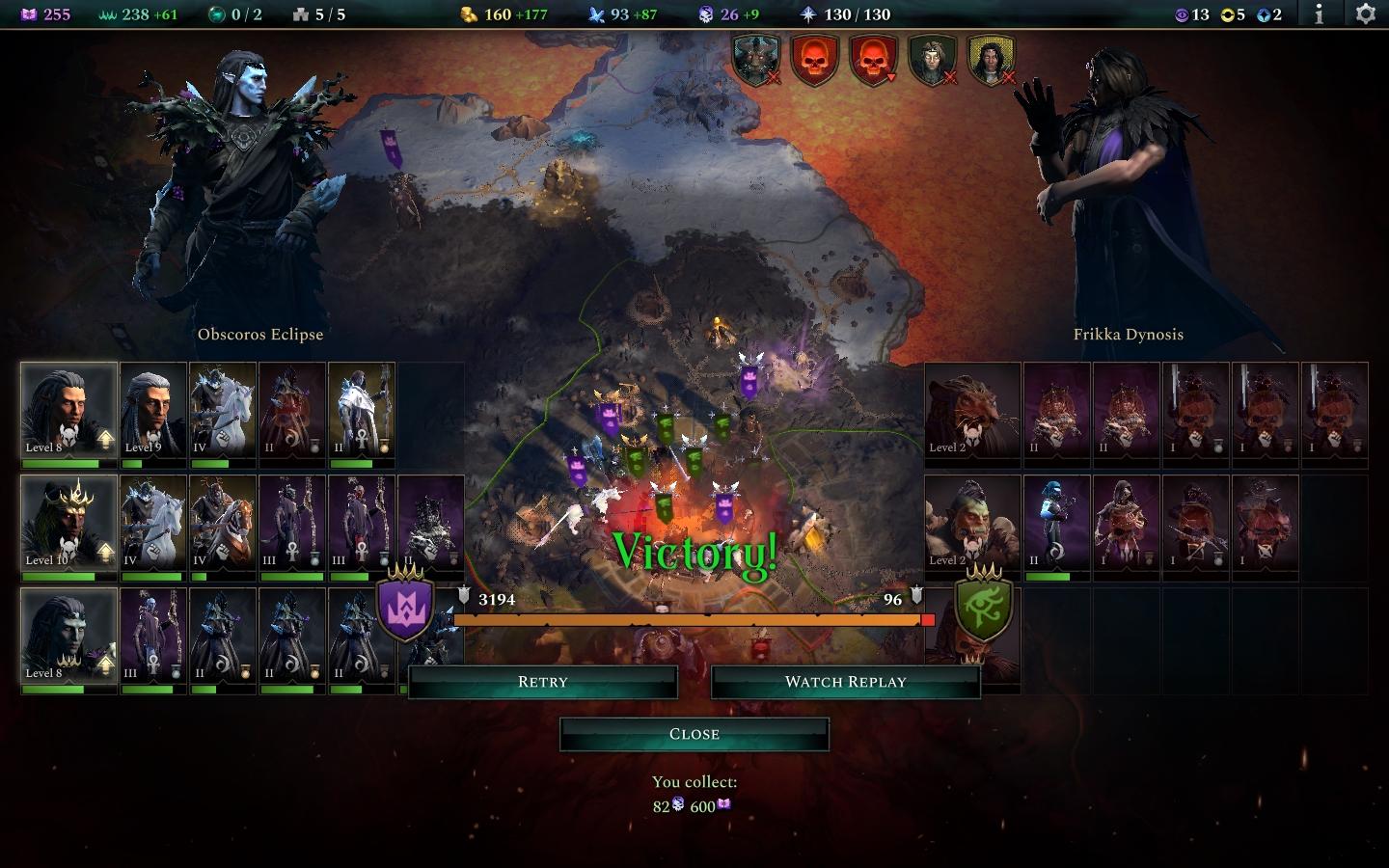This screenshot has height=868, width=1389.
Task: Select the Level 9 hero portrait
Action: 153,409
